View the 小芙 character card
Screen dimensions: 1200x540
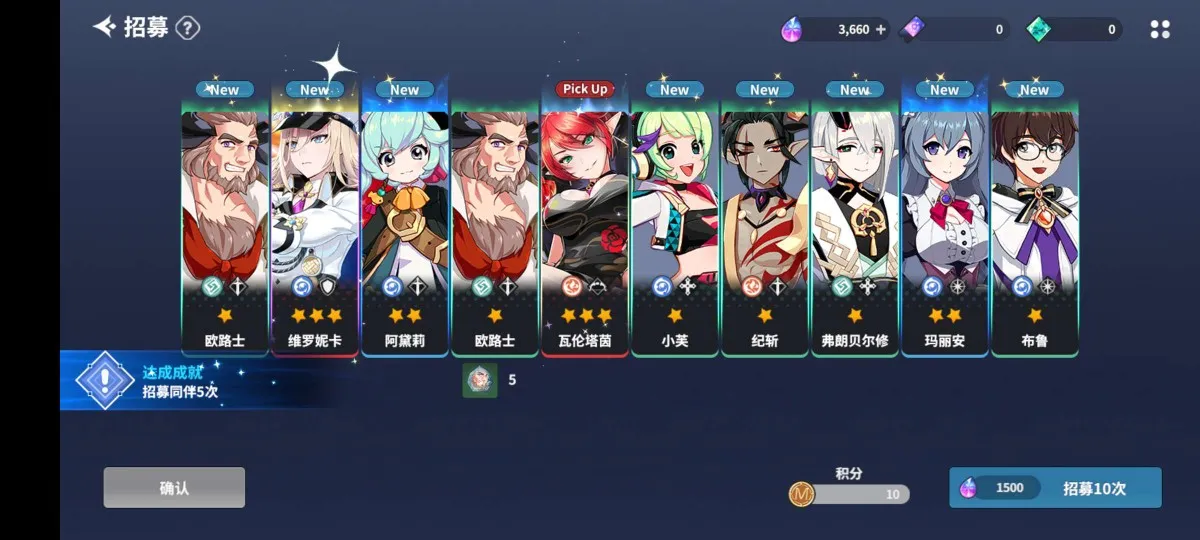click(675, 220)
